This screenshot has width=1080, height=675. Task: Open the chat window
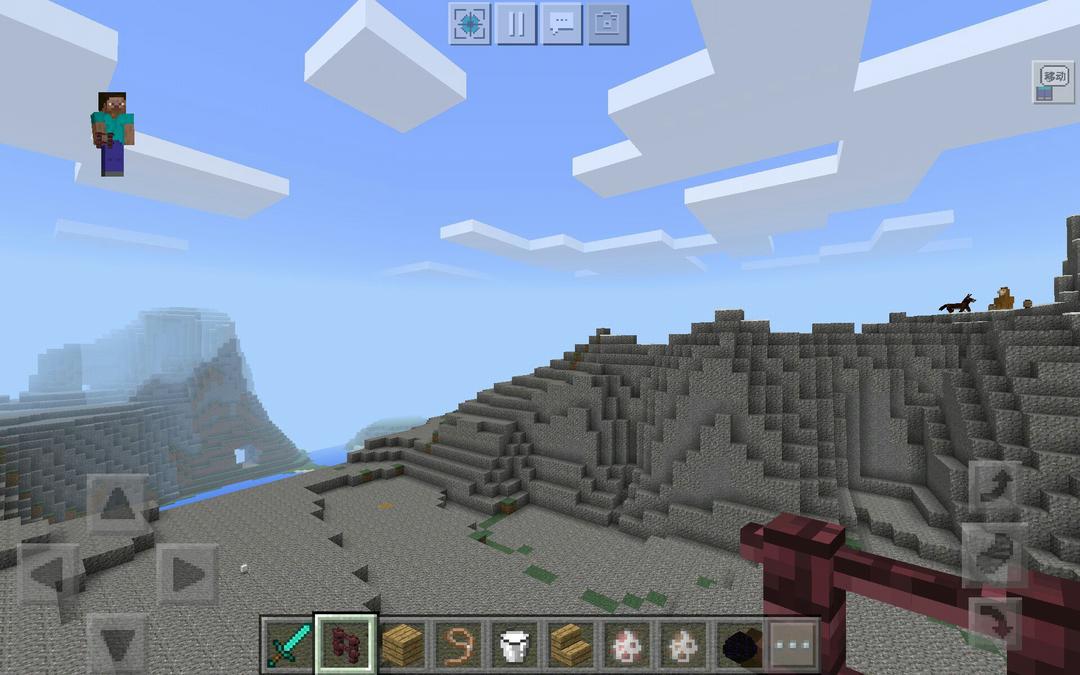[562, 24]
